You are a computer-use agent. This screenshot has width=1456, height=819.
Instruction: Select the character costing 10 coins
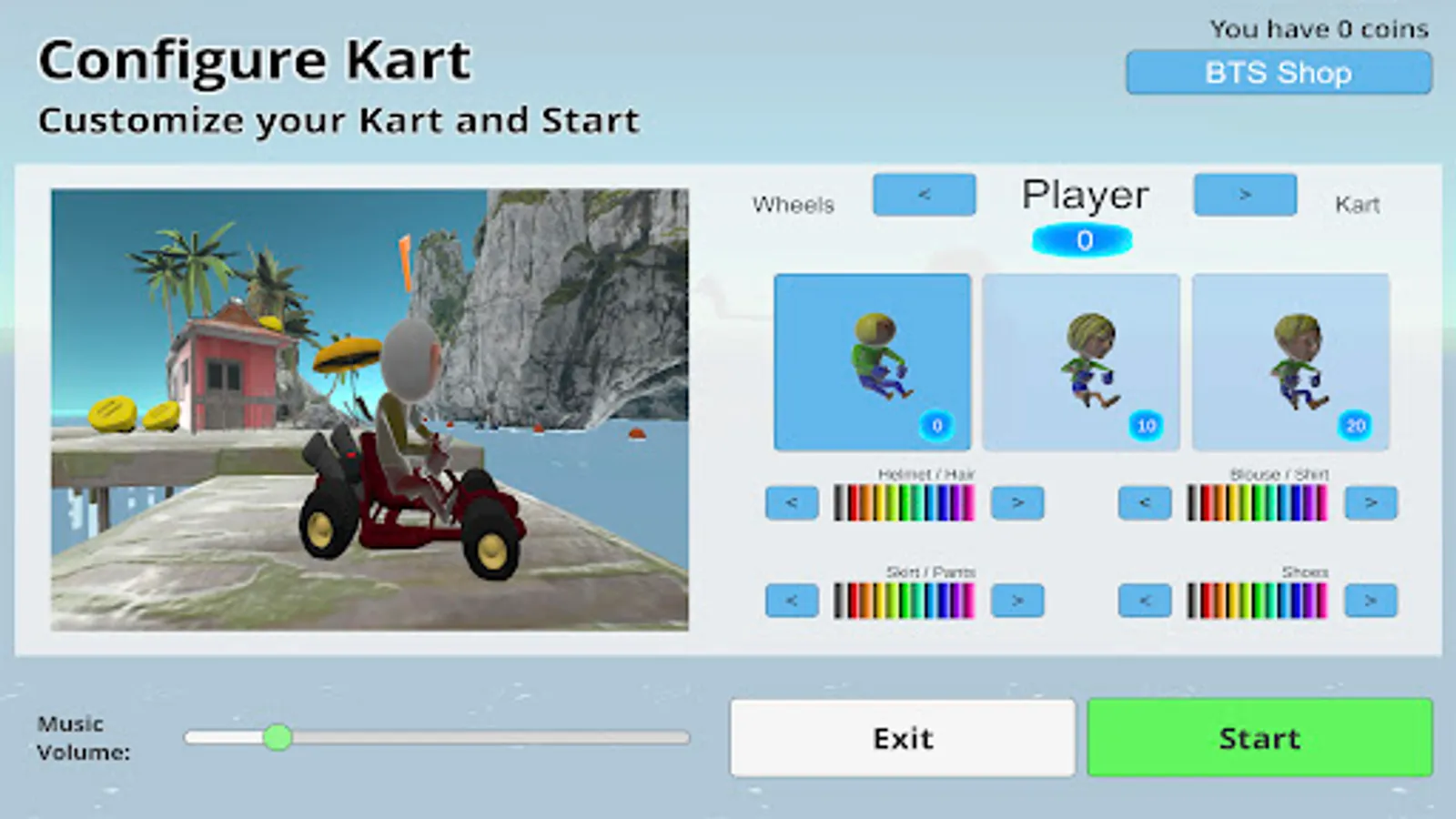pos(1081,361)
